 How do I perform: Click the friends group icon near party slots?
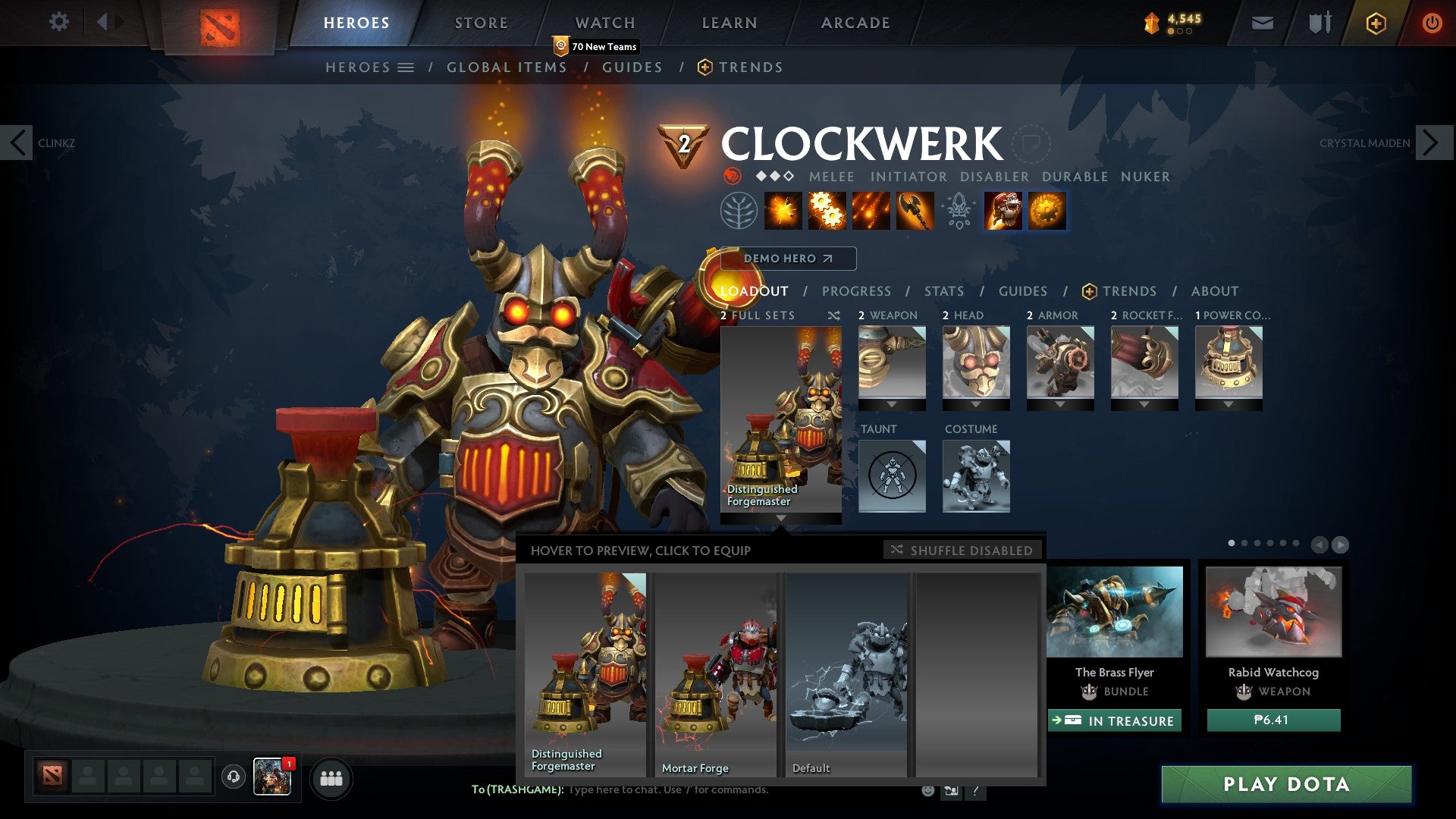(331, 778)
